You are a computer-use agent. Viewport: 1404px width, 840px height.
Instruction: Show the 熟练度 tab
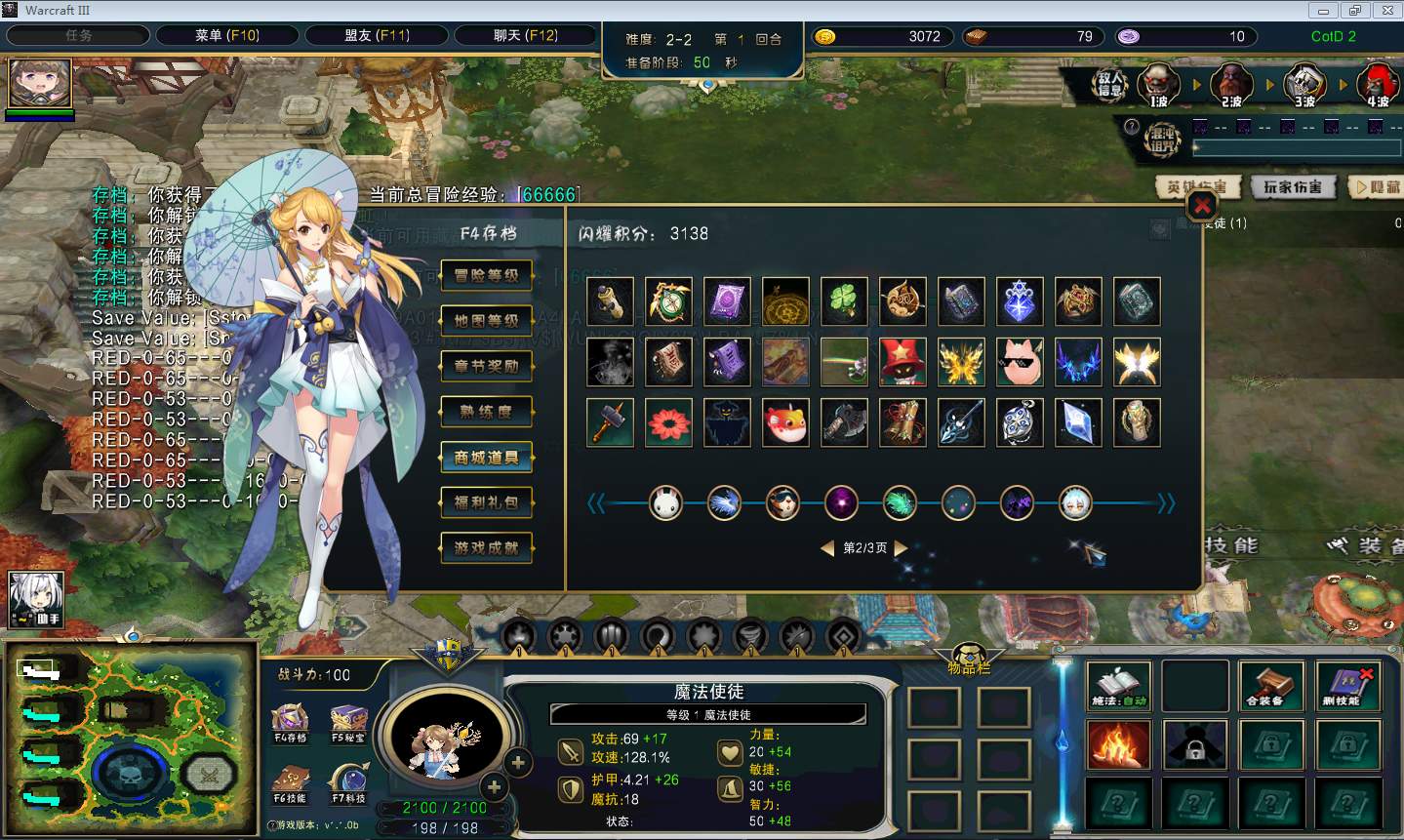pos(486,412)
